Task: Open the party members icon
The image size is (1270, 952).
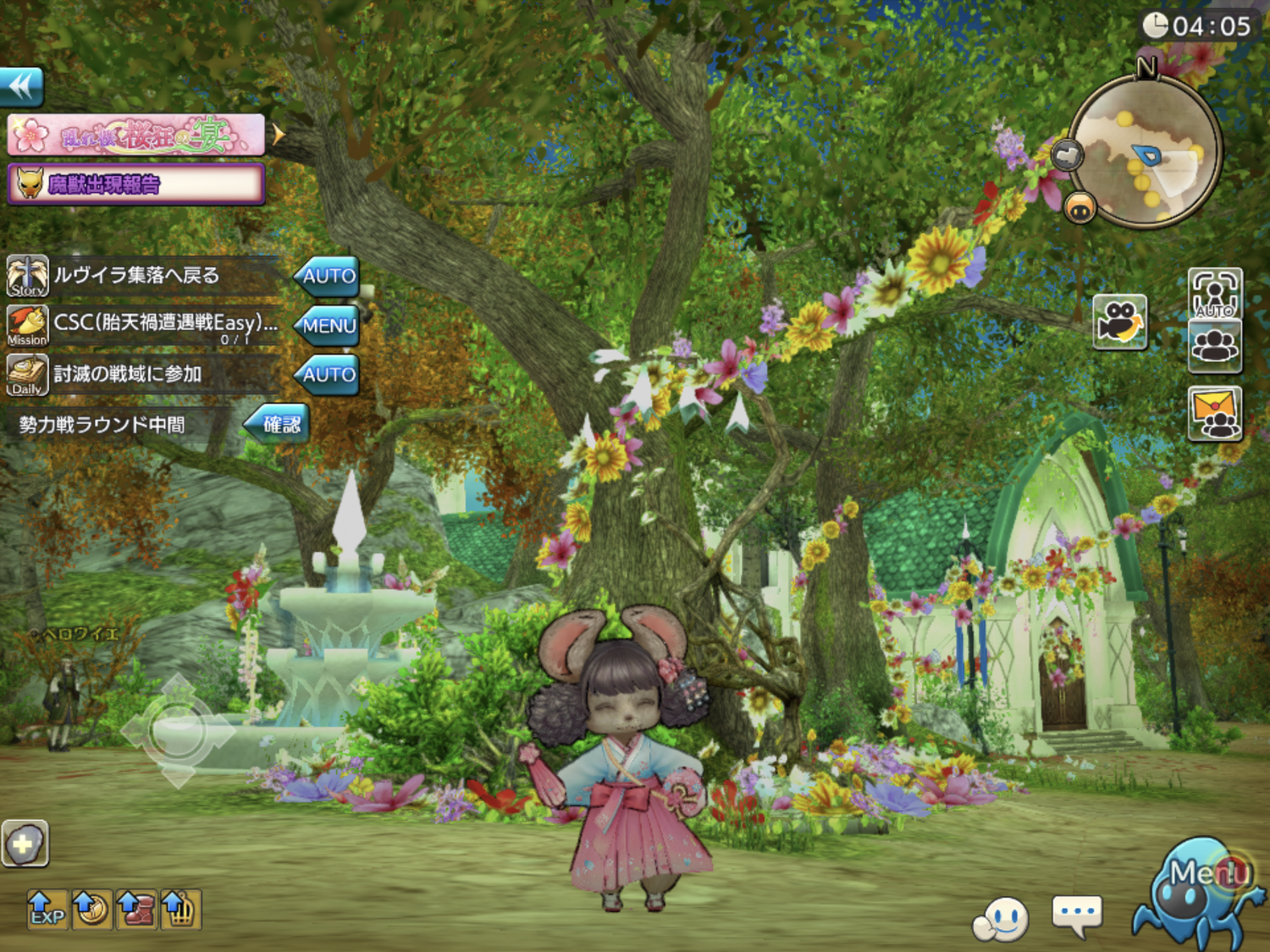Action: pyautogui.click(x=1215, y=346)
